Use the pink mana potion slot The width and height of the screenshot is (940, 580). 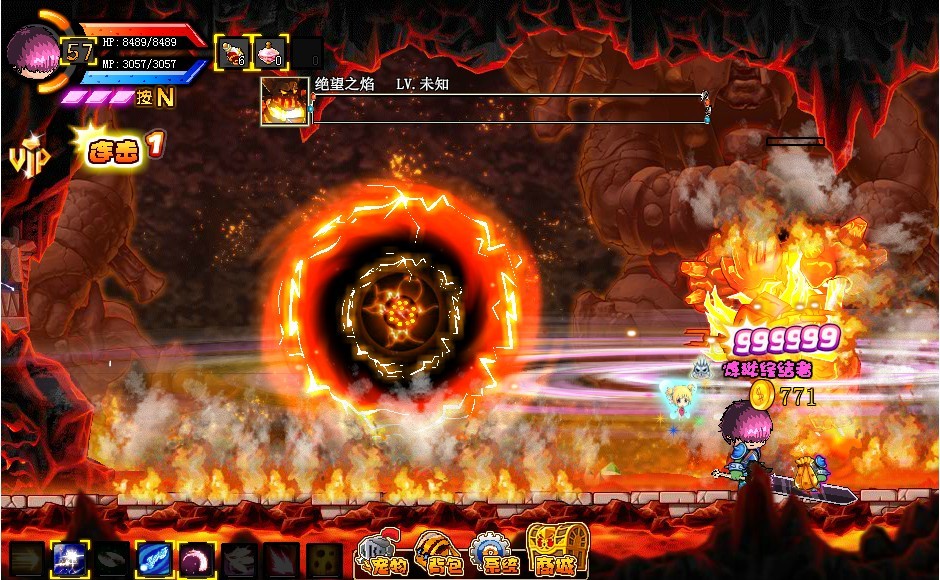(271, 53)
